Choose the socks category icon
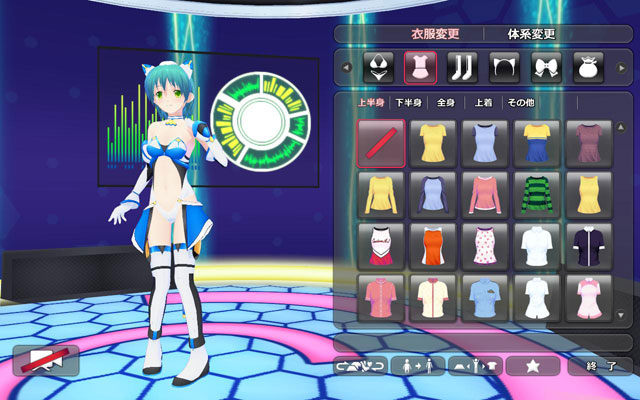This screenshot has width=640, height=400. pyautogui.click(x=461, y=67)
